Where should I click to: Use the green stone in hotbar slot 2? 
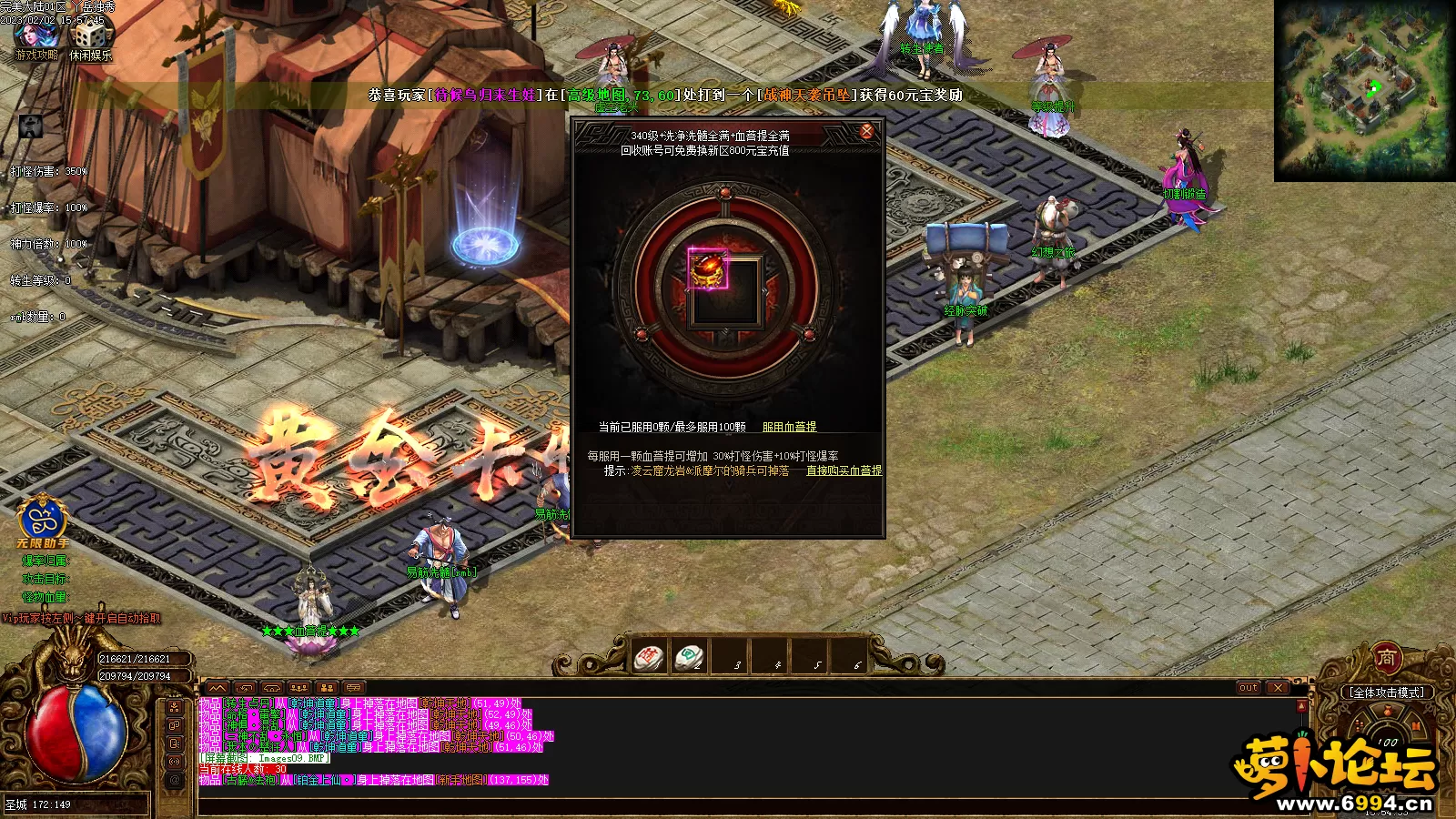tap(689, 657)
